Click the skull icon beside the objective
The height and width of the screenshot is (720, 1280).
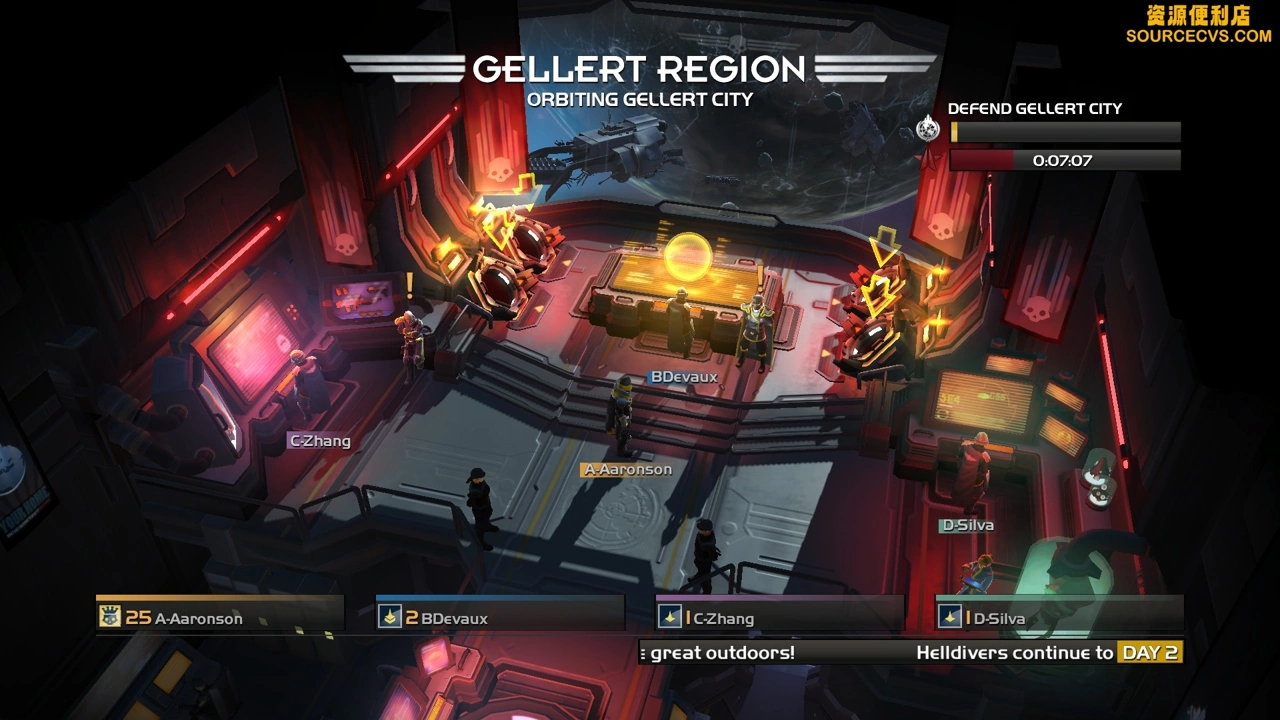pyautogui.click(x=929, y=129)
